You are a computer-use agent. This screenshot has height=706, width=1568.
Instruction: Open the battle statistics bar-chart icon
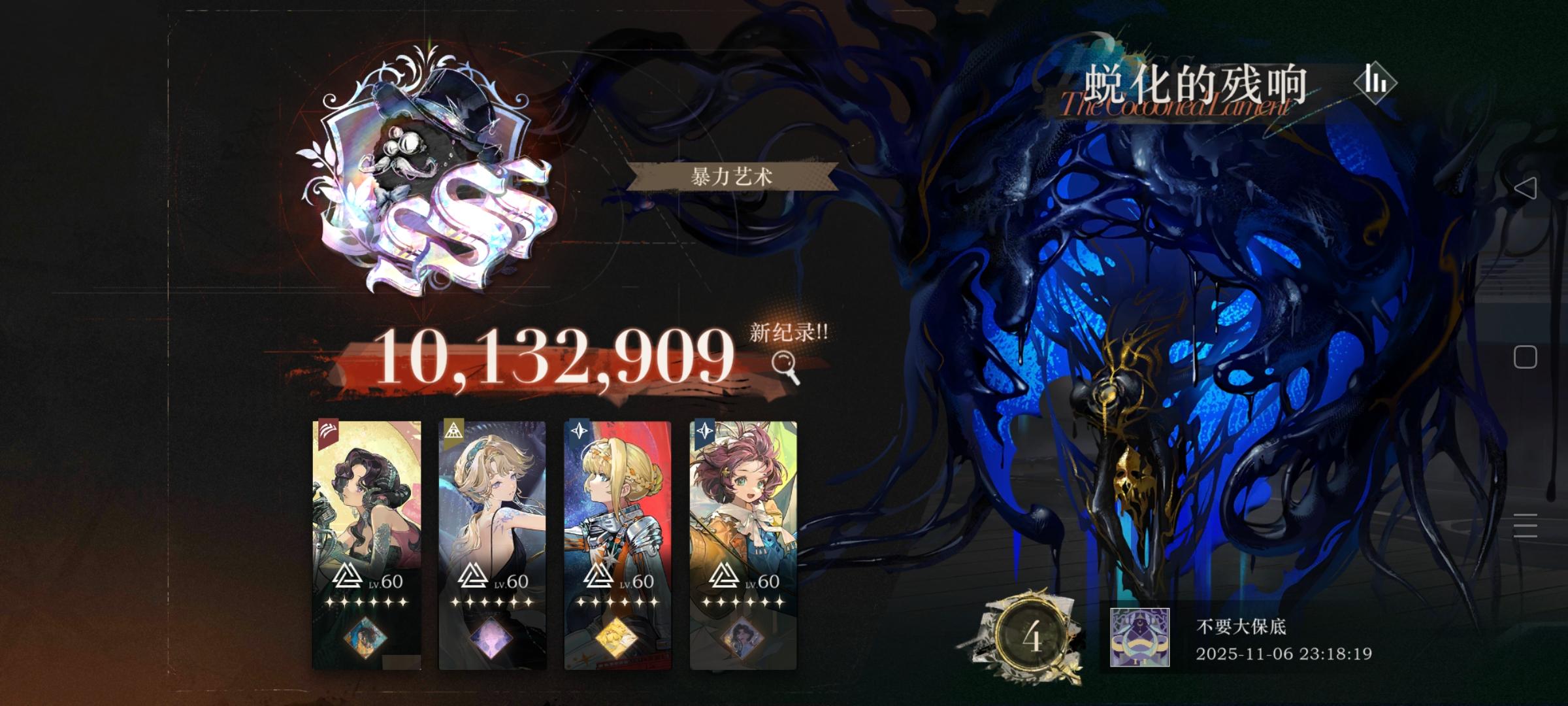click(x=1375, y=84)
